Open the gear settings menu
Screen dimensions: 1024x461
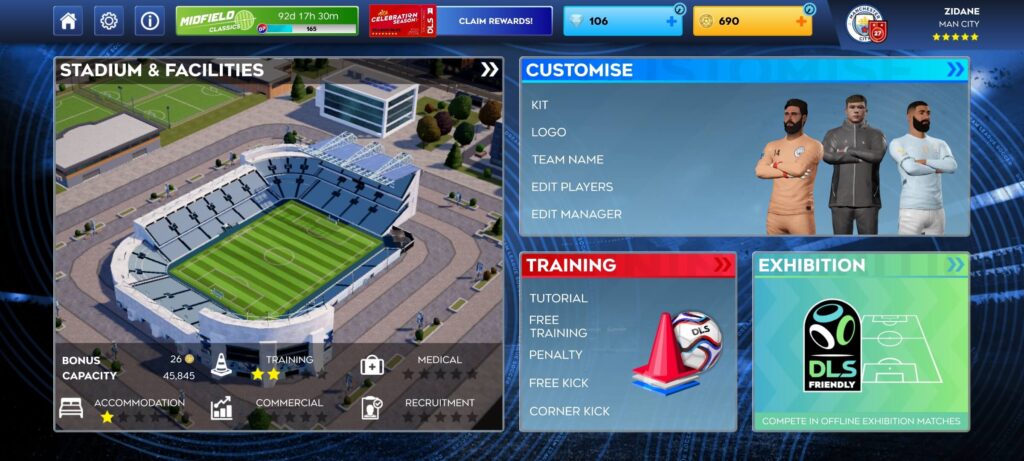(109, 20)
